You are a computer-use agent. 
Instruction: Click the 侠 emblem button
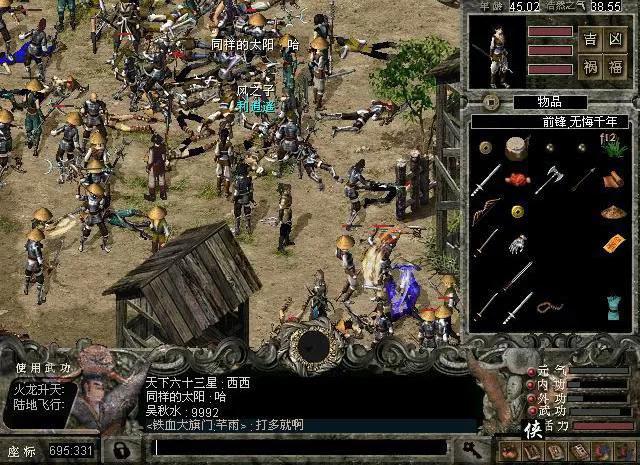(x=534, y=431)
